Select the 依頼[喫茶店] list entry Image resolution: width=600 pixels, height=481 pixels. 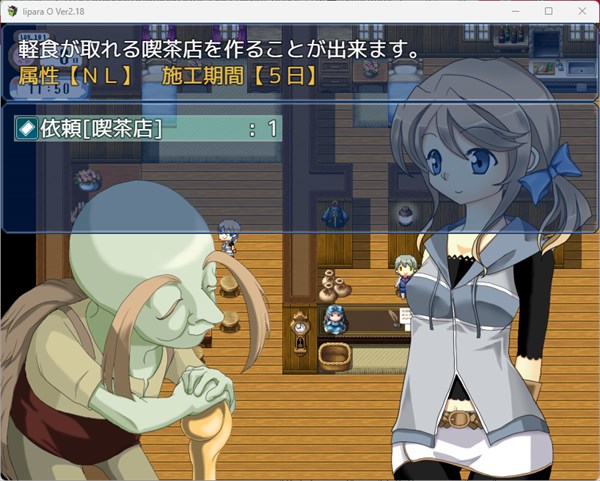(x=148, y=128)
